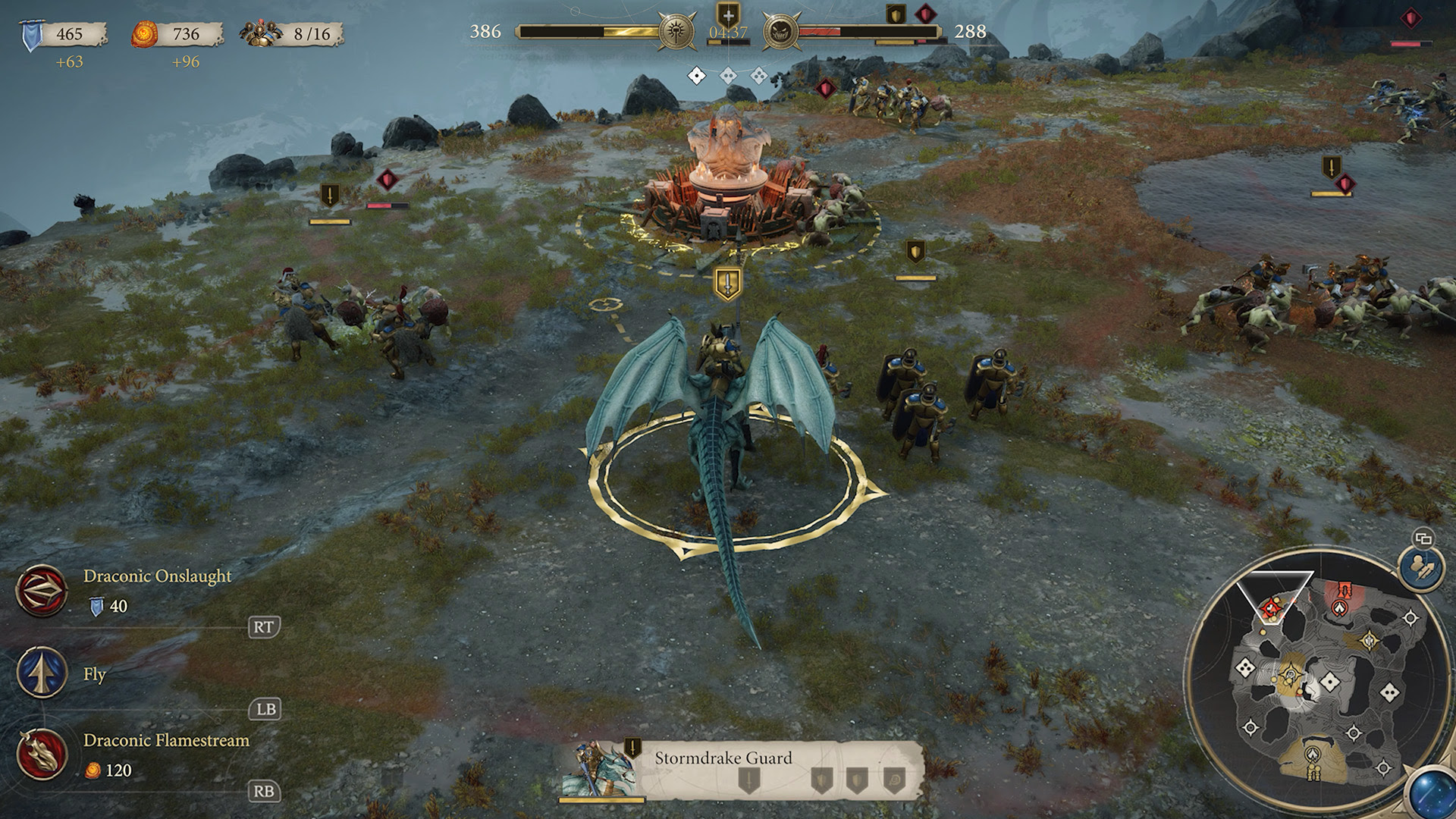
Task: Click the sword marker above the selected dragon
Action: [728, 284]
